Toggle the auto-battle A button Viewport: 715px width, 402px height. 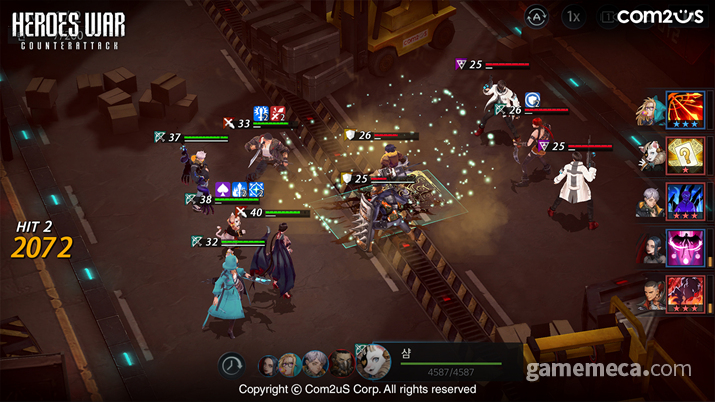(537, 16)
